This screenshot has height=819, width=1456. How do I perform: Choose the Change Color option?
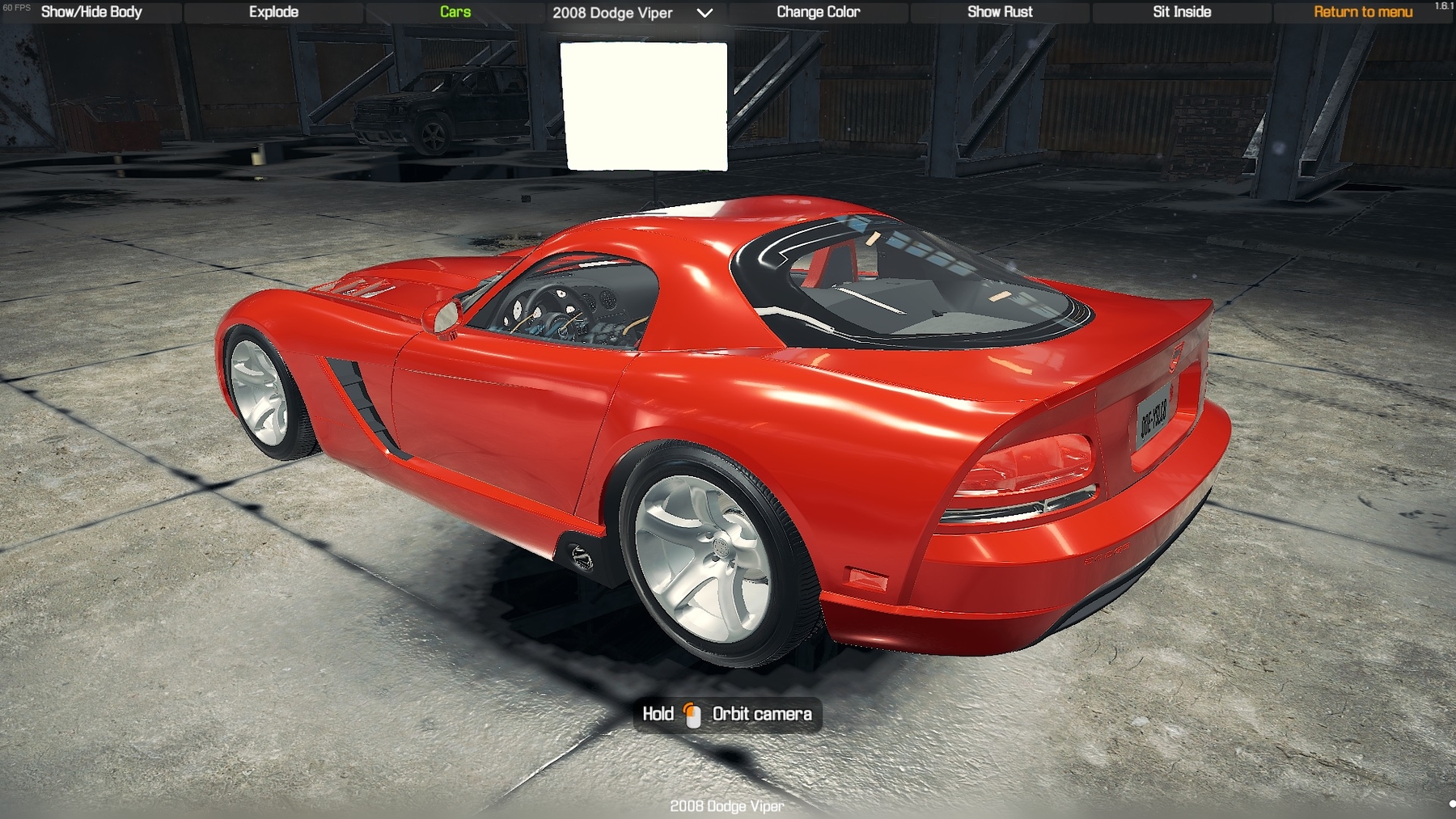tap(818, 12)
